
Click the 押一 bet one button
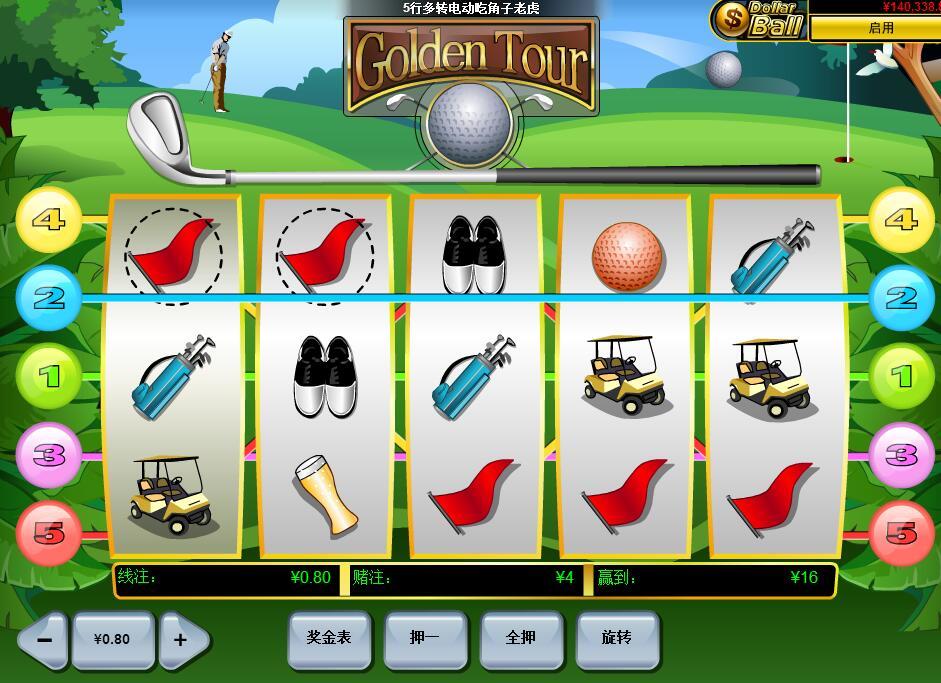coord(425,637)
